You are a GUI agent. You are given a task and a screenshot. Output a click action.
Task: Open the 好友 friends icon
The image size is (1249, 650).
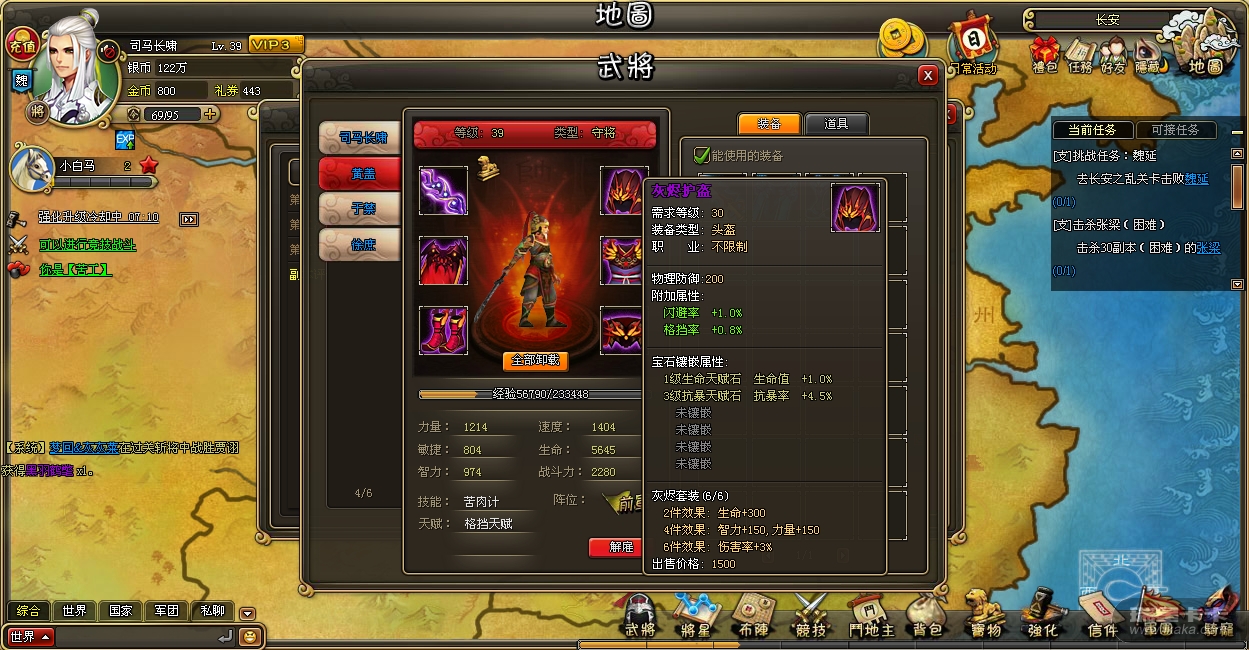1112,55
